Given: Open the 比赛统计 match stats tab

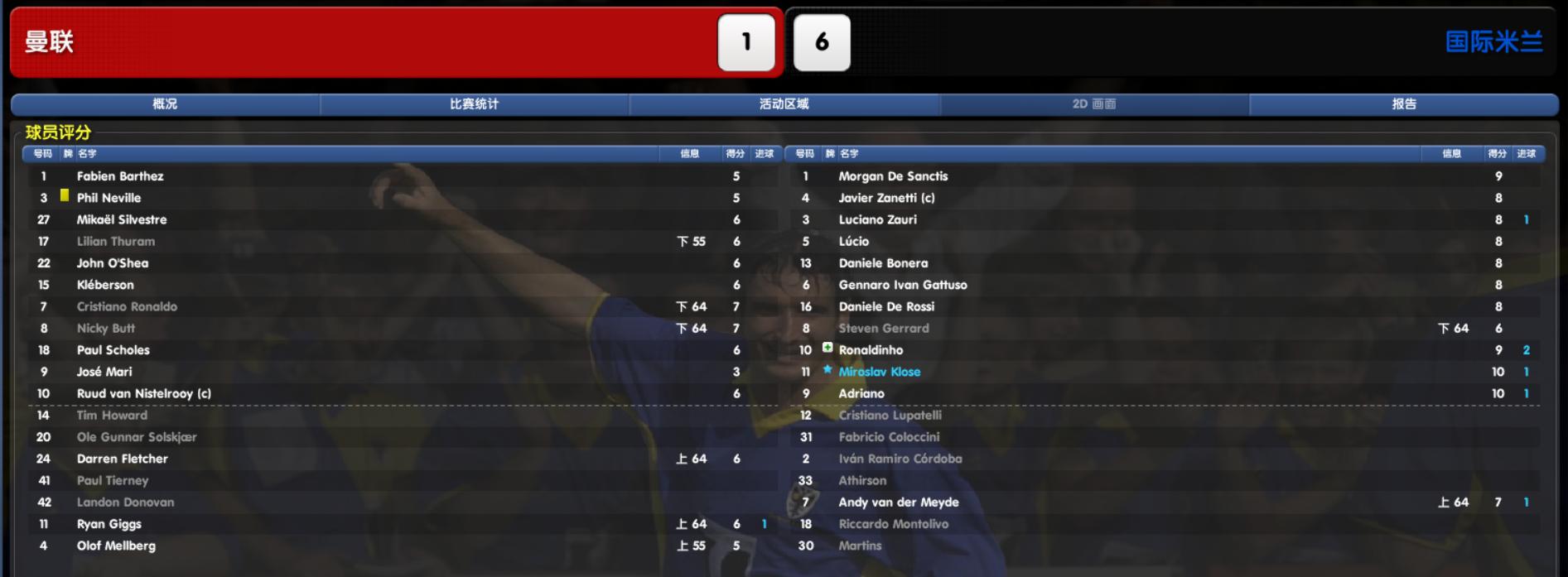Looking at the screenshot, I should (x=474, y=104).
